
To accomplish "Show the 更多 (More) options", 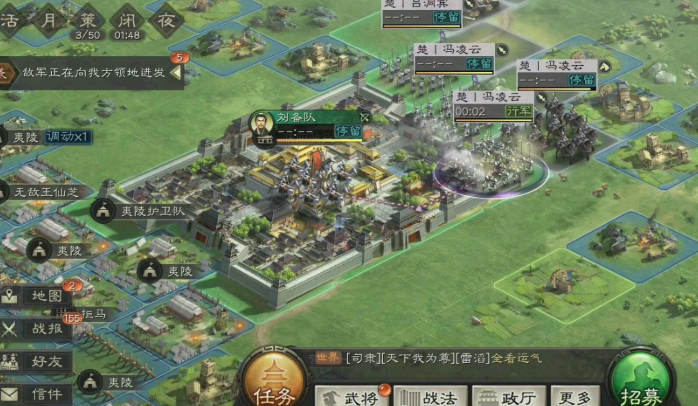I will pos(575,395).
